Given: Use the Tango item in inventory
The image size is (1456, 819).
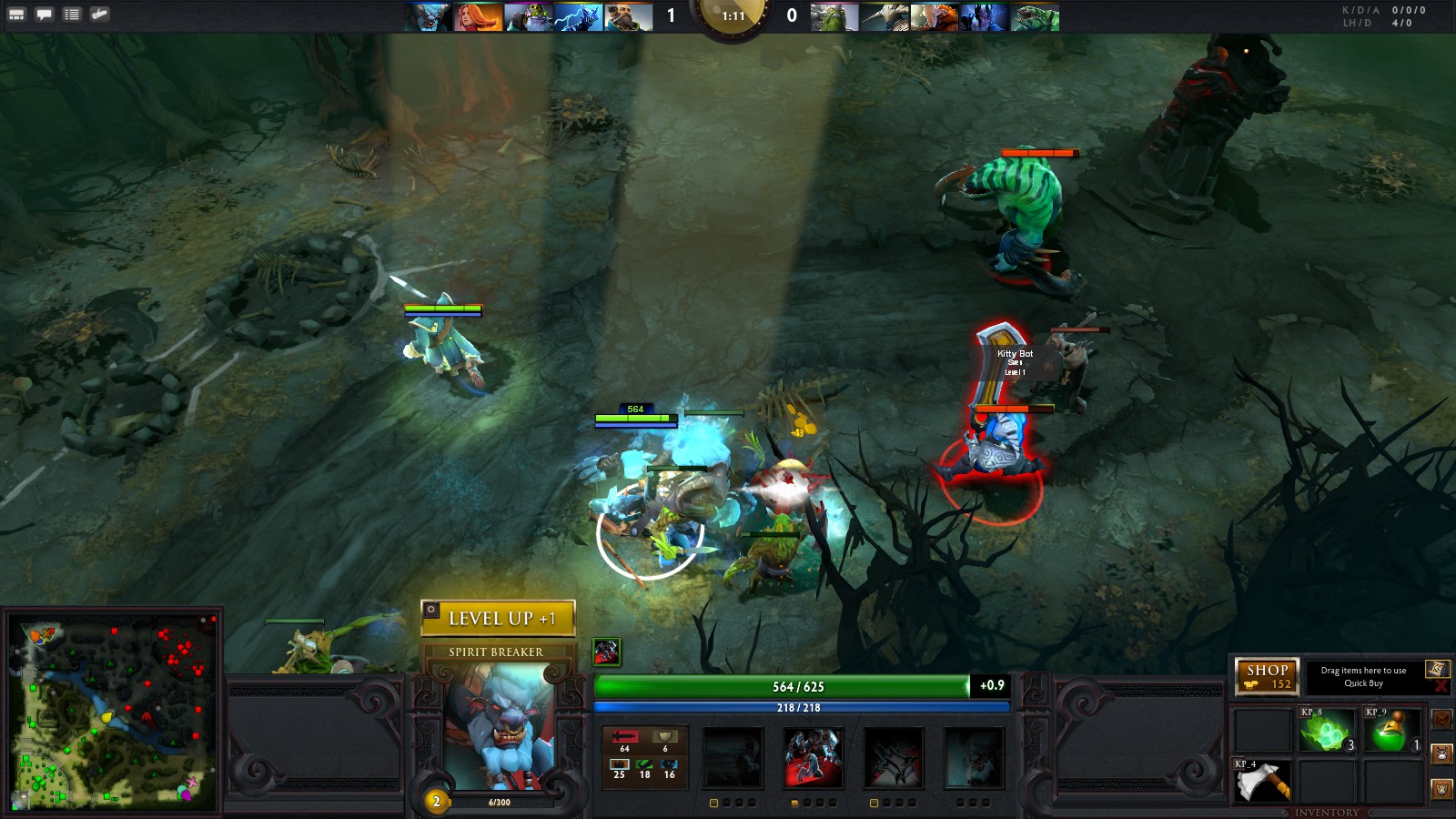Looking at the screenshot, I should pos(1327,732).
